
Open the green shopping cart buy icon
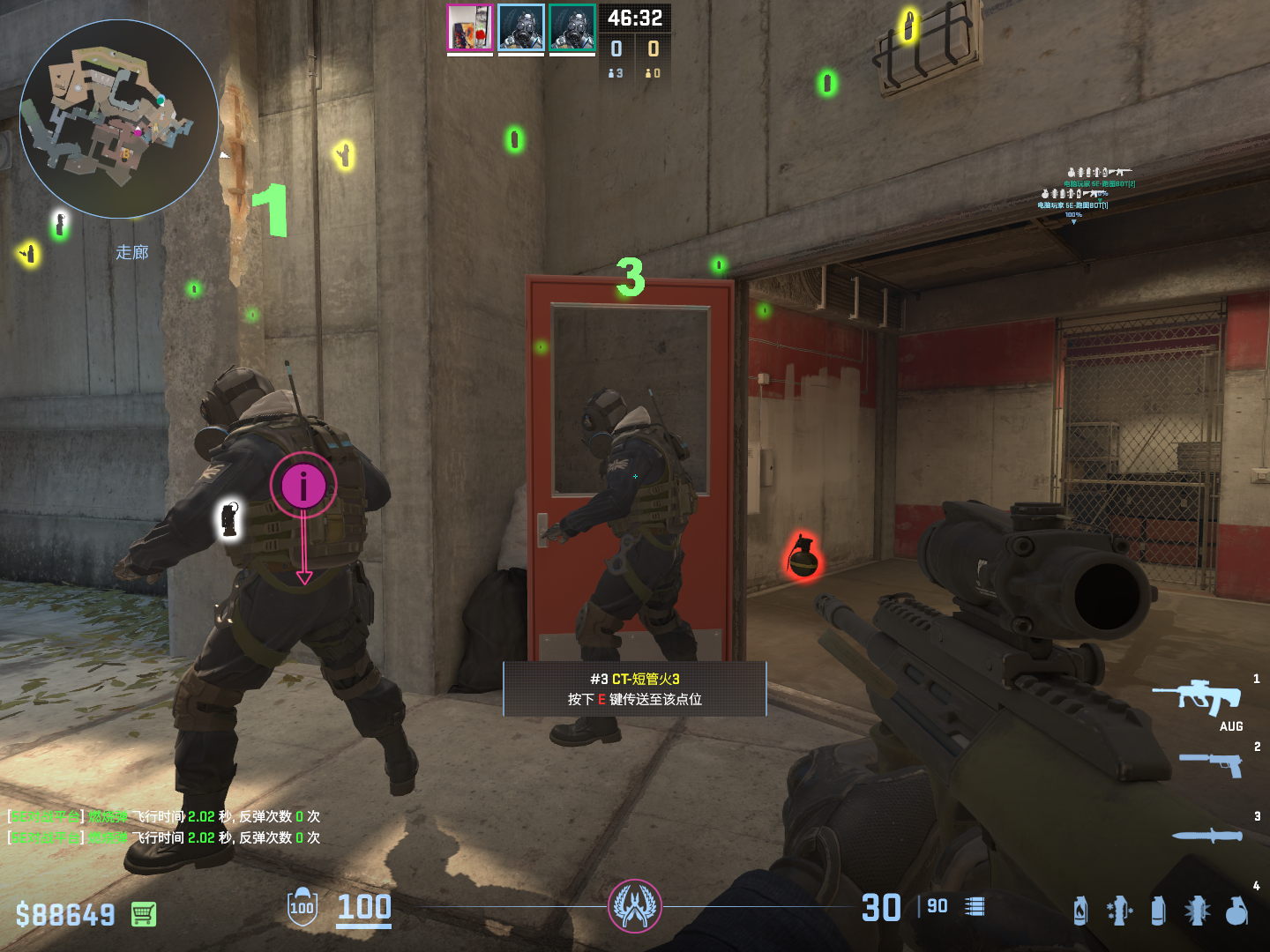[x=144, y=914]
